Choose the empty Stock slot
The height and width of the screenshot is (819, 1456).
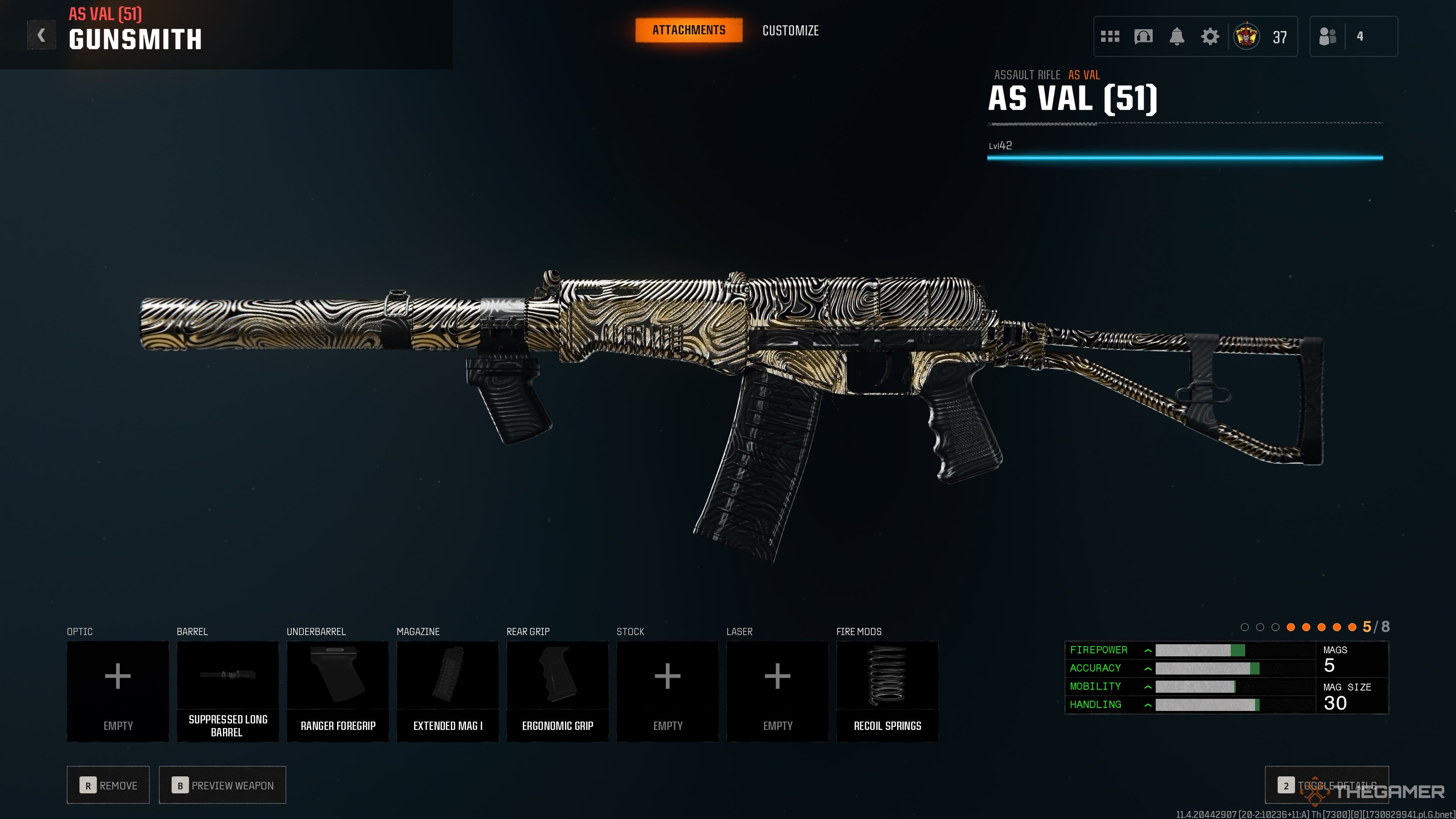tap(667, 691)
